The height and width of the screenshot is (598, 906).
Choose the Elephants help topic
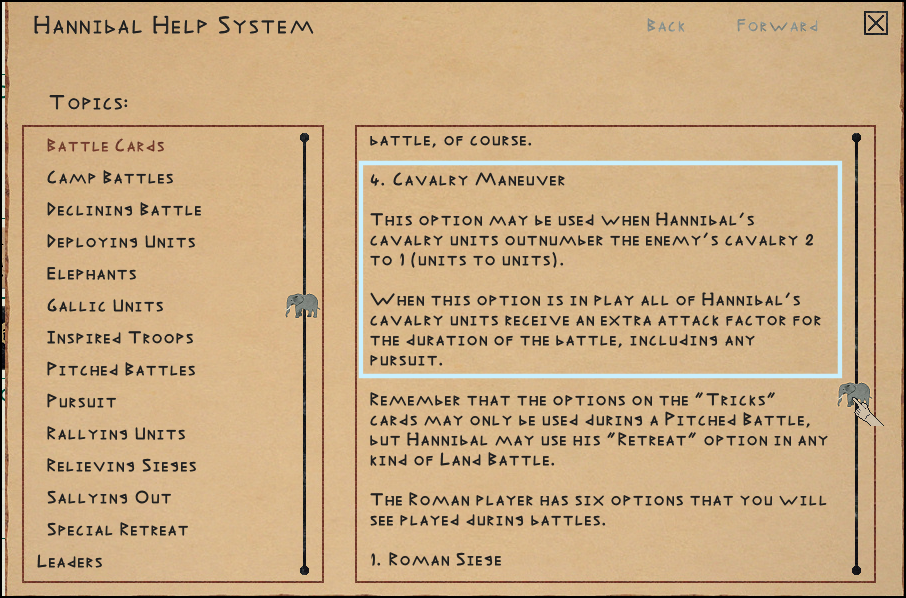pos(92,274)
